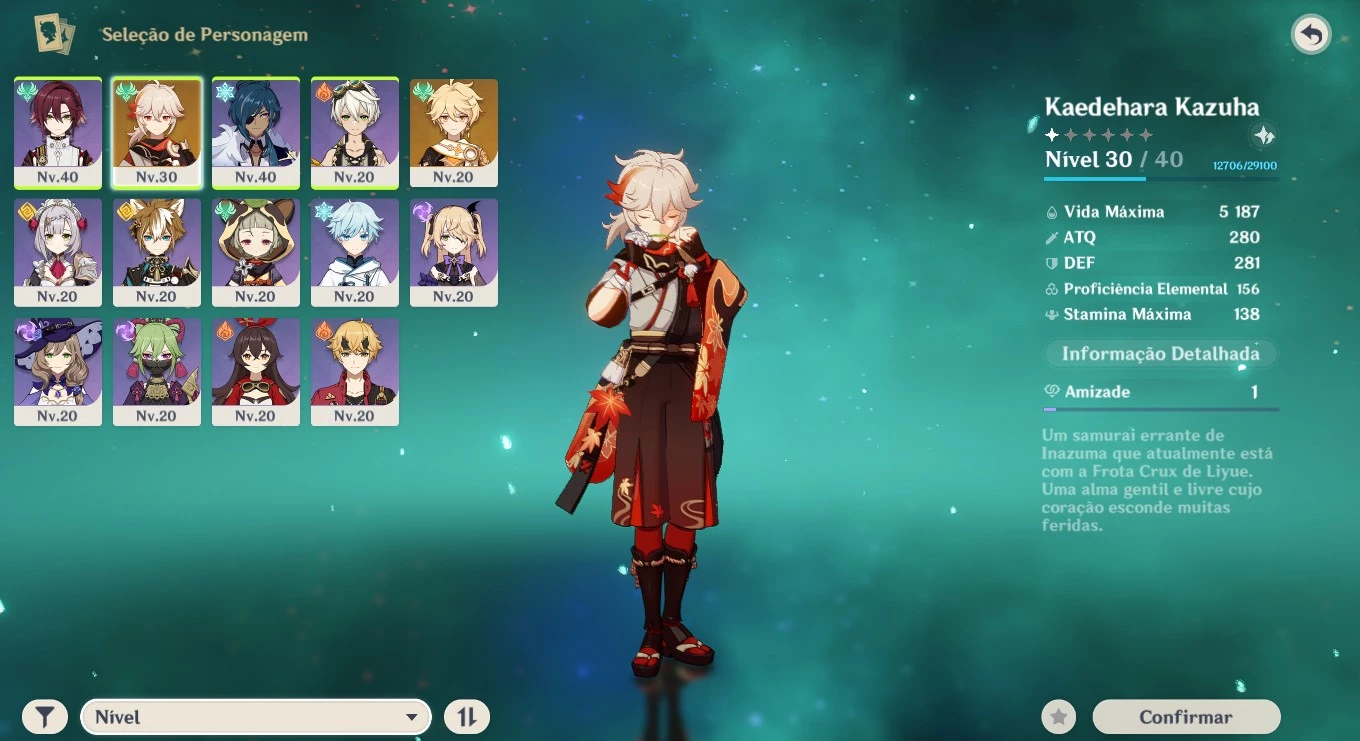Click the dropdown arrow on the Nível selector
This screenshot has height=741, width=1360.
click(x=412, y=716)
